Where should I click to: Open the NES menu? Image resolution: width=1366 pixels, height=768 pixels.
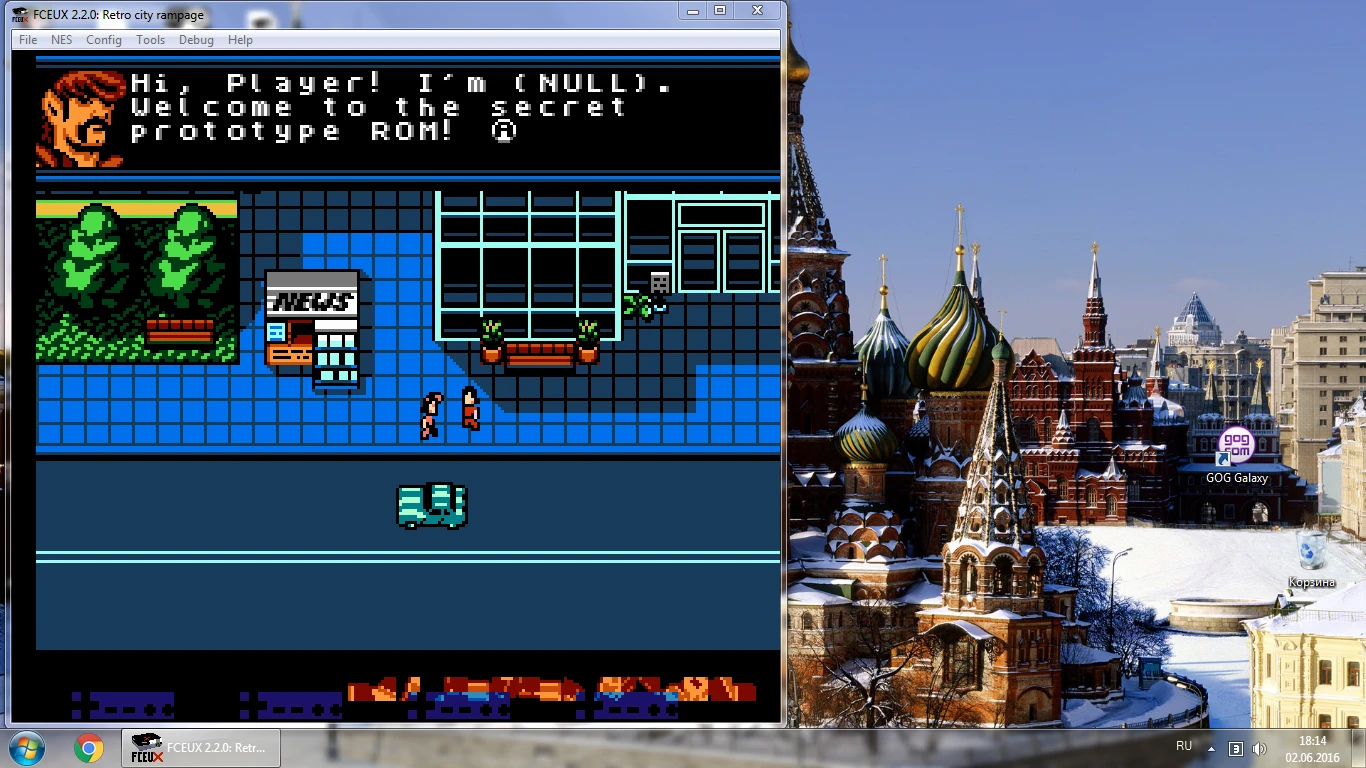click(x=61, y=40)
